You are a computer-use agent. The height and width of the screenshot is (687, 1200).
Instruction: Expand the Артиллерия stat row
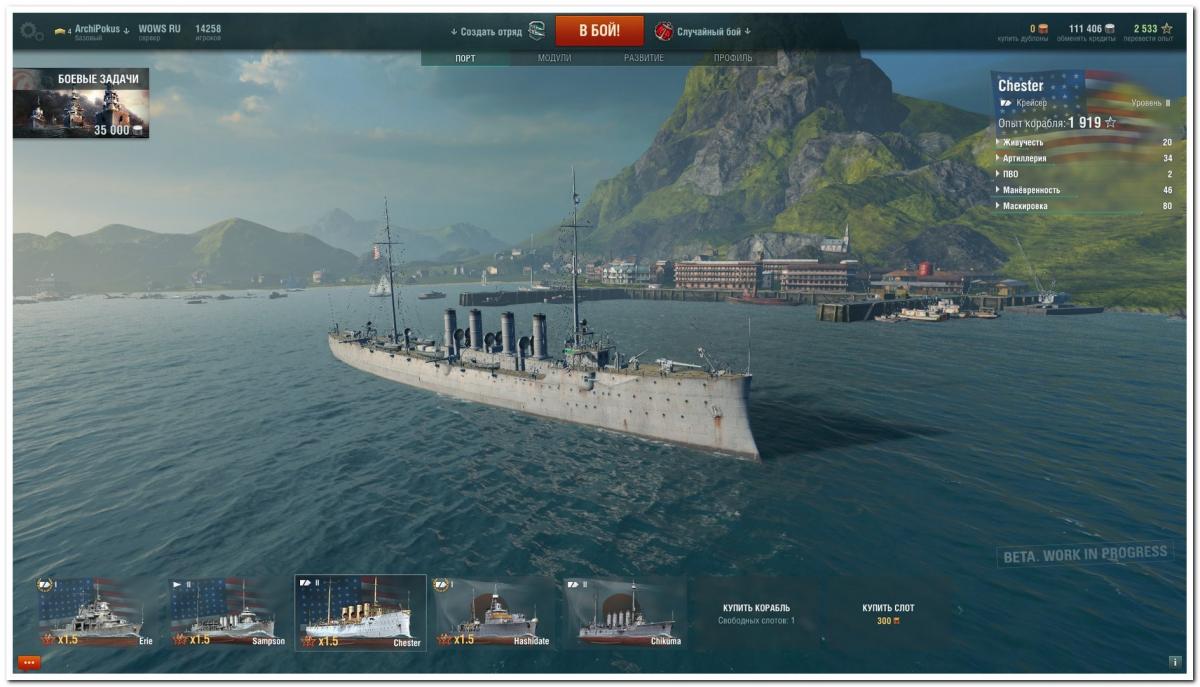(1027, 159)
